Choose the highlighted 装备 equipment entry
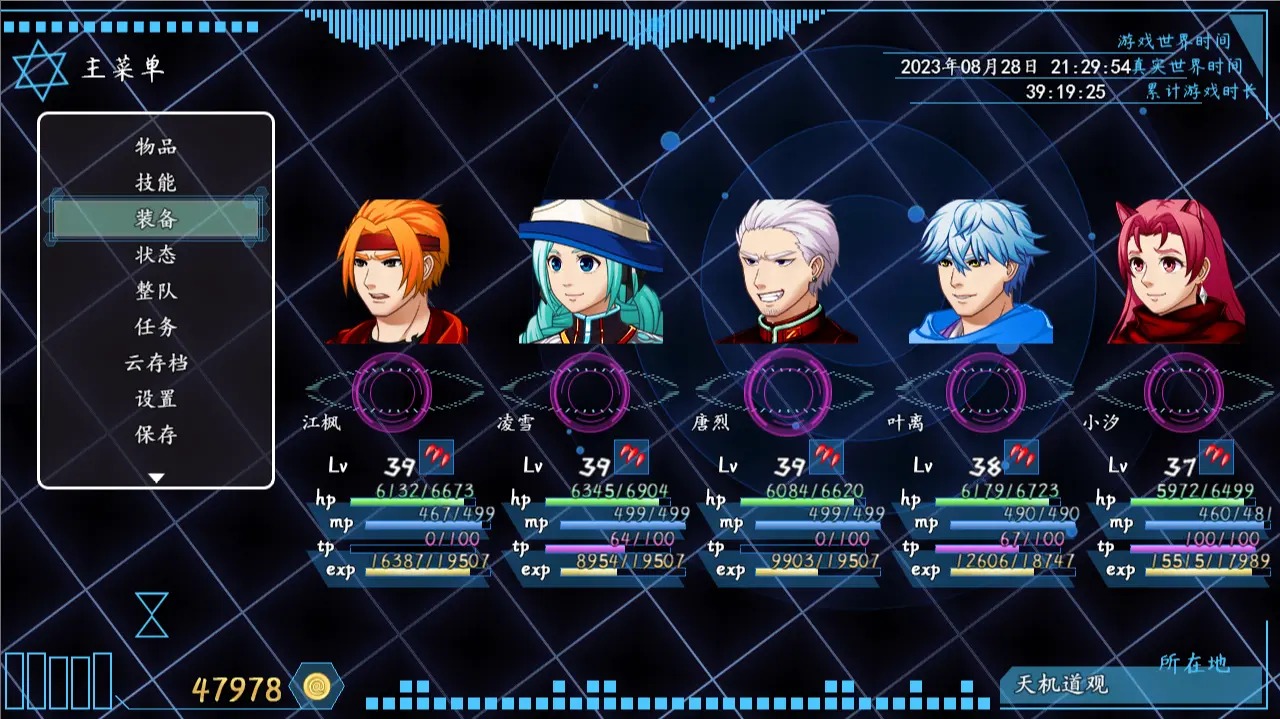The image size is (1280, 719). point(156,218)
